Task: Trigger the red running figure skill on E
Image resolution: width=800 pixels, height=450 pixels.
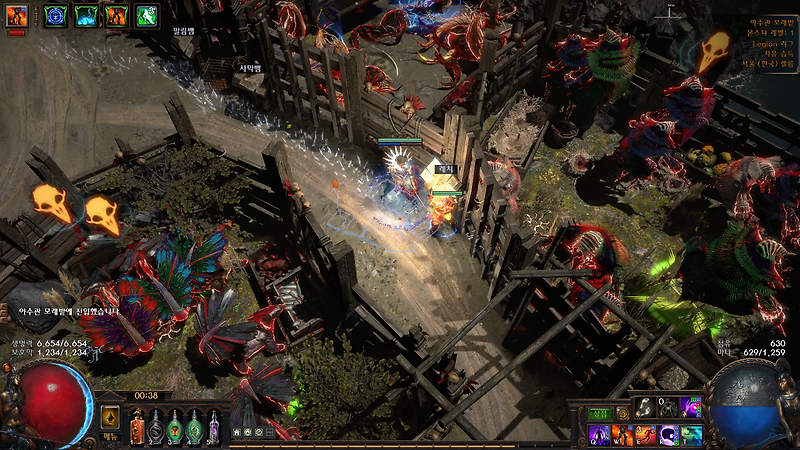Action: [x=645, y=435]
